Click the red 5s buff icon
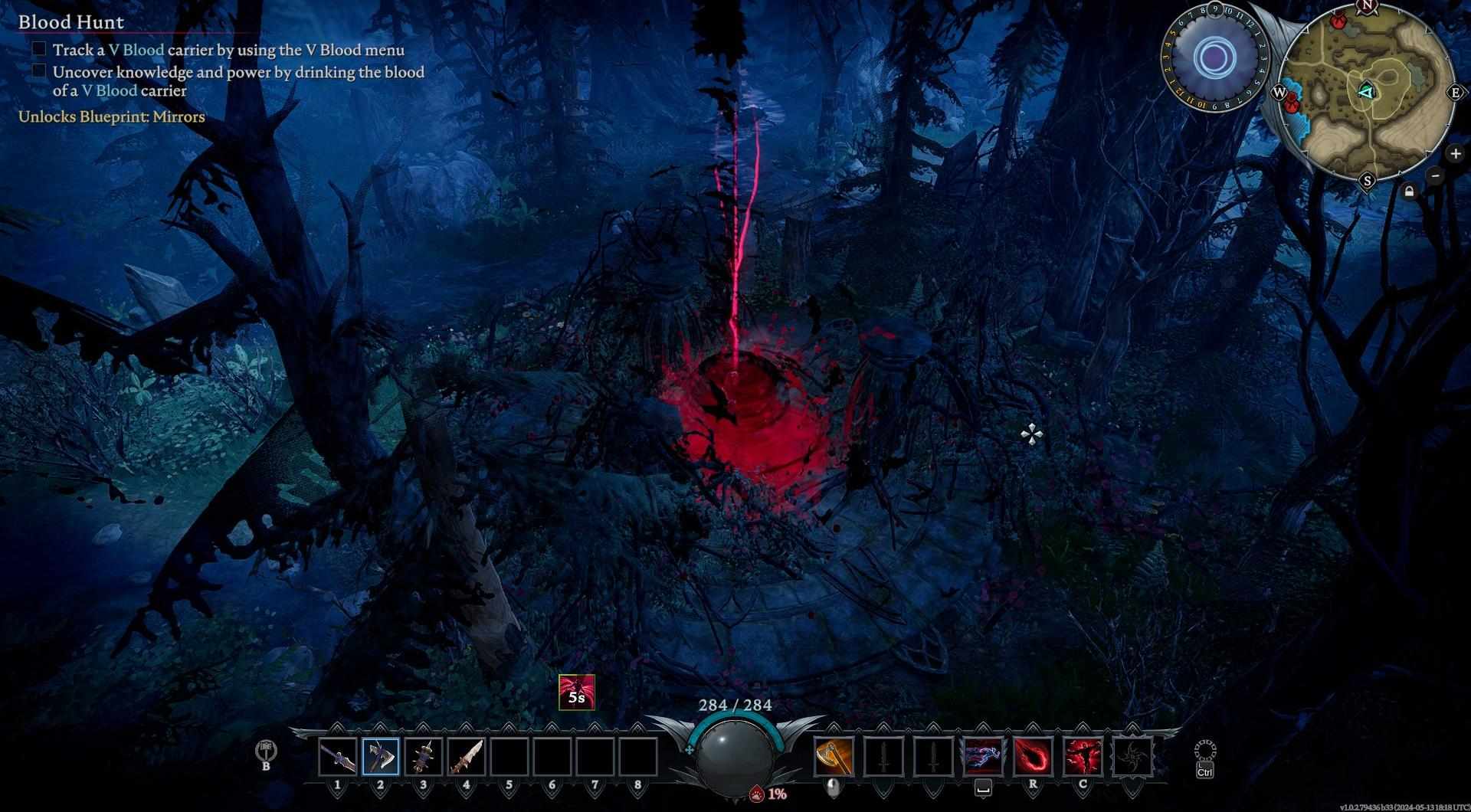This screenshot has height=812, width=1471. pos(576,692)
